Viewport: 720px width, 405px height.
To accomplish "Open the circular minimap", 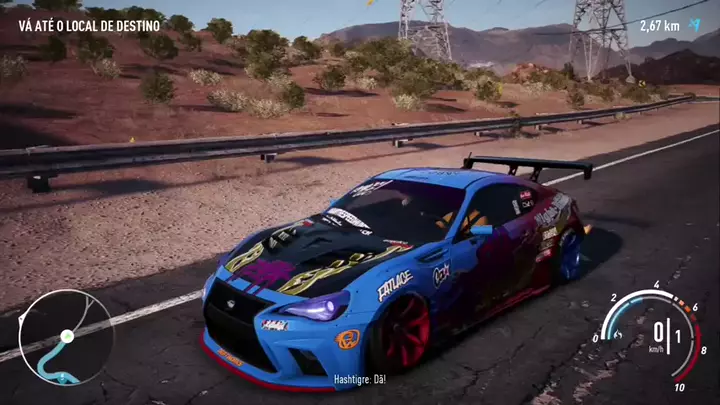I will click(65, 337).
